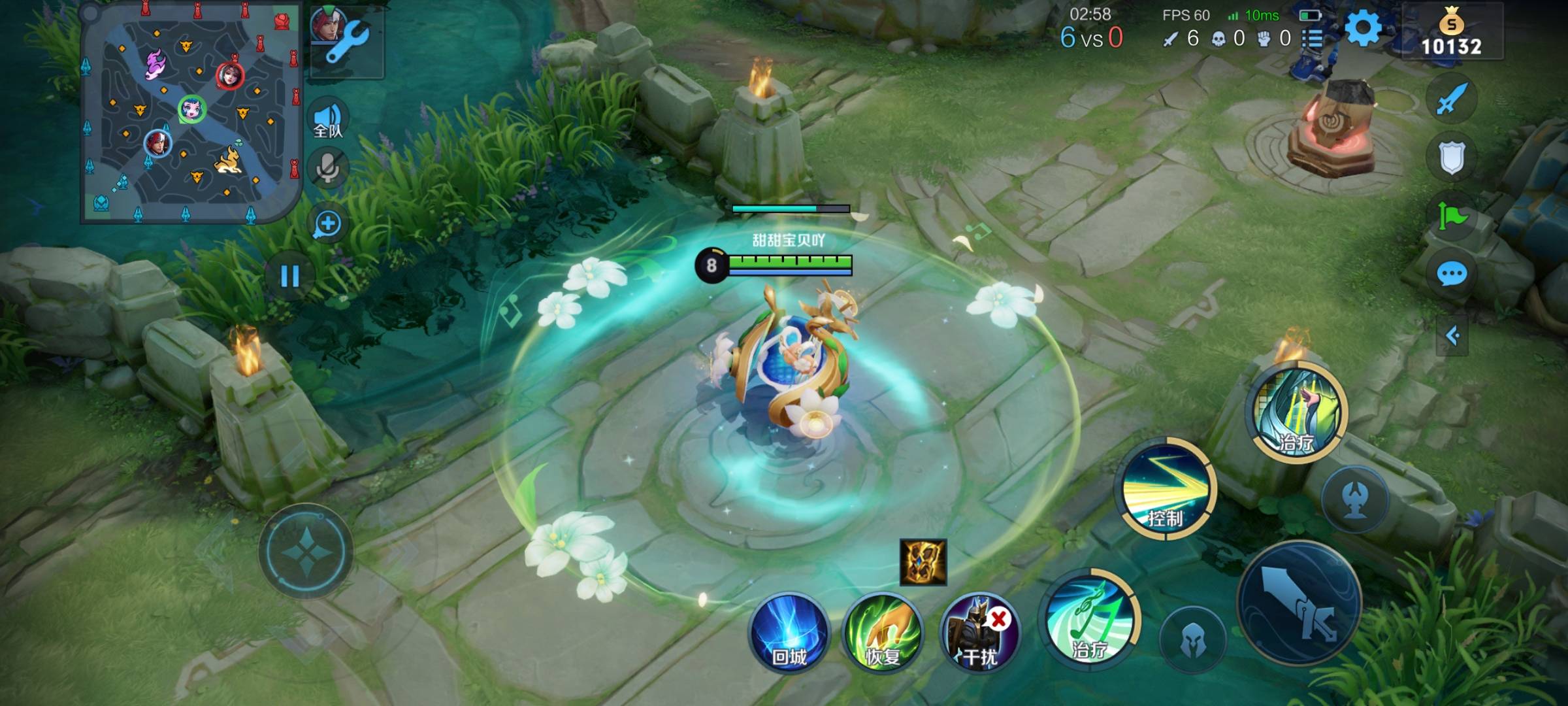Image resolution: width=1568 pixels, height=706 pixels.
Task: Click the minimap
Action: (x=191, y=112)
